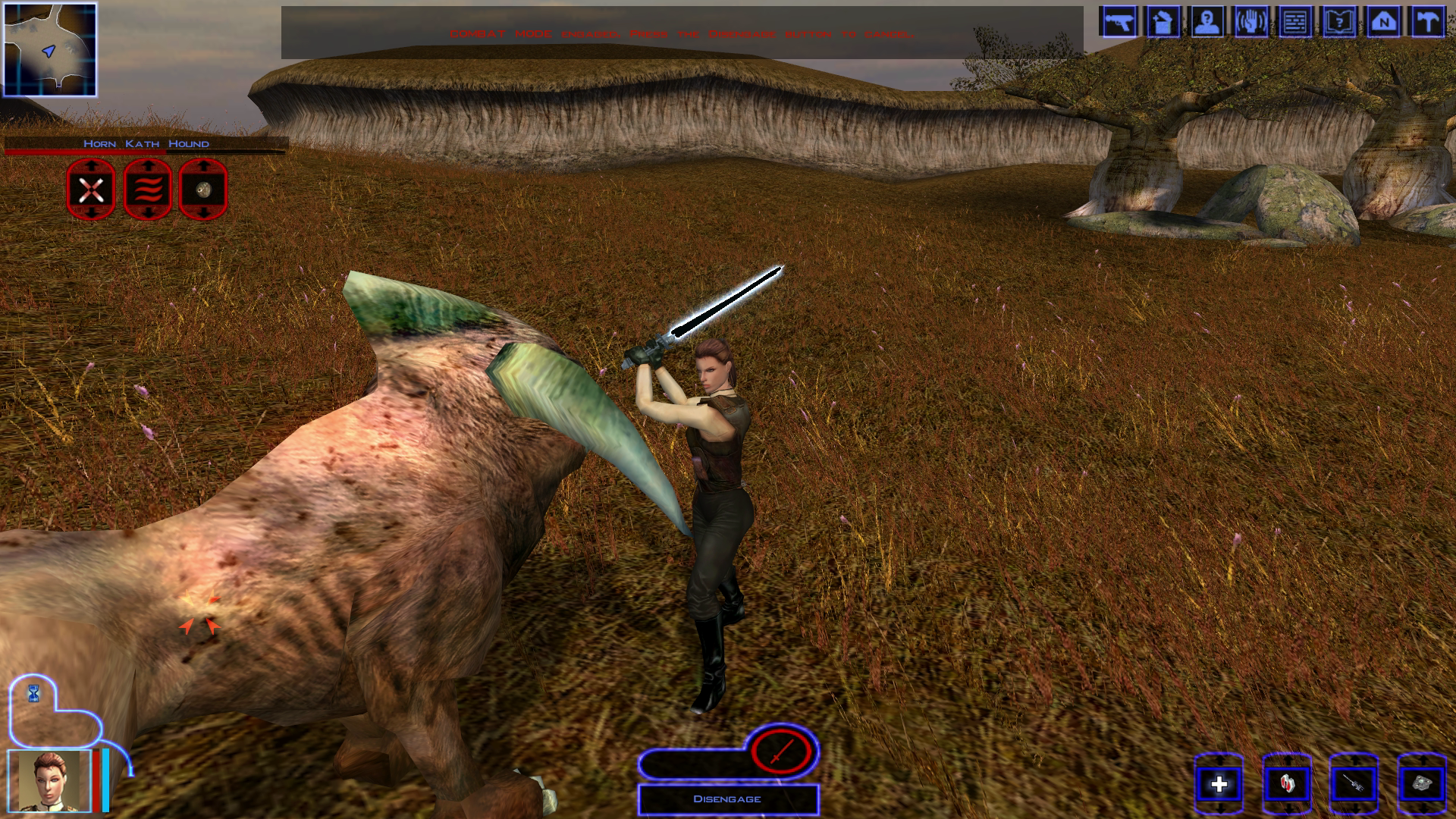Use the white cross medpac slot

pyautogui.click(x=1219, y=784)
